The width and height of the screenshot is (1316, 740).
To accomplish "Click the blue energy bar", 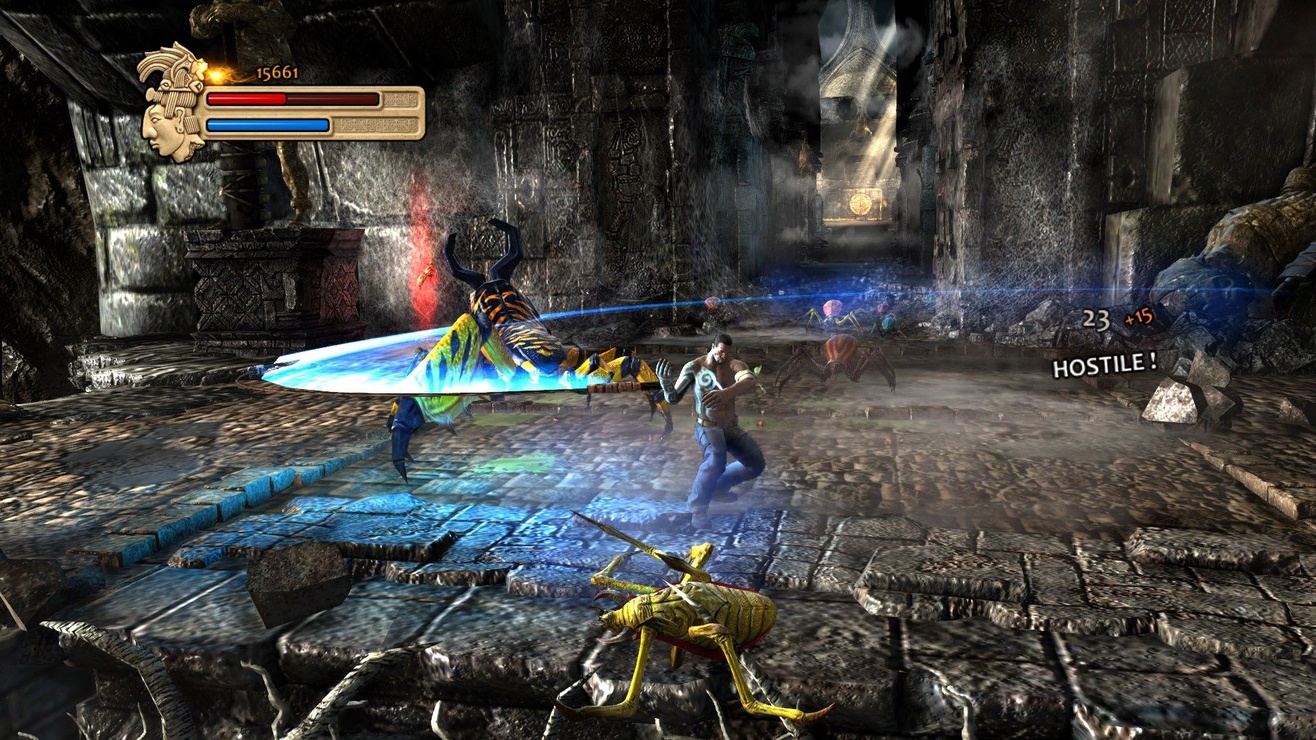I will coord(270,125).
